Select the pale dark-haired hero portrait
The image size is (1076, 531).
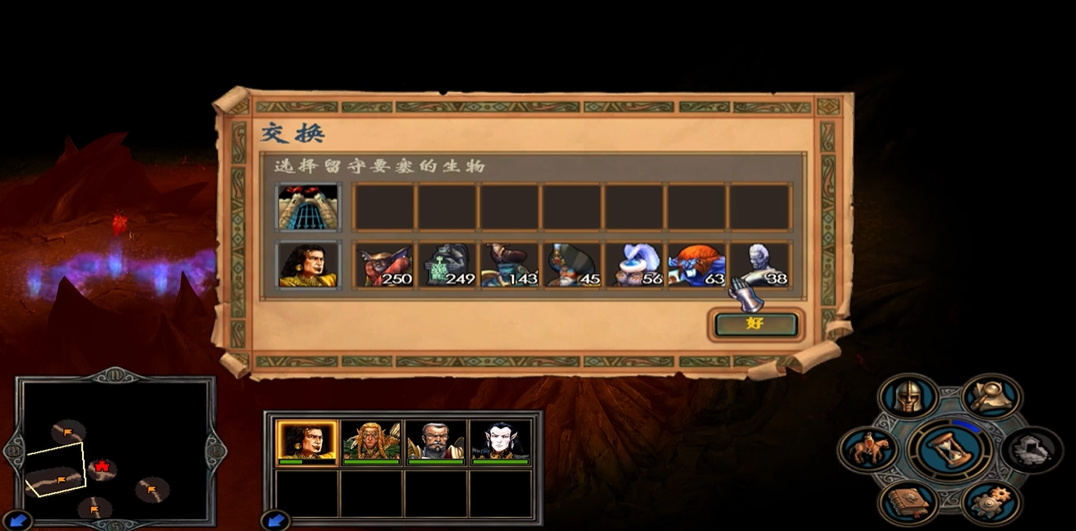coord(499,441)
